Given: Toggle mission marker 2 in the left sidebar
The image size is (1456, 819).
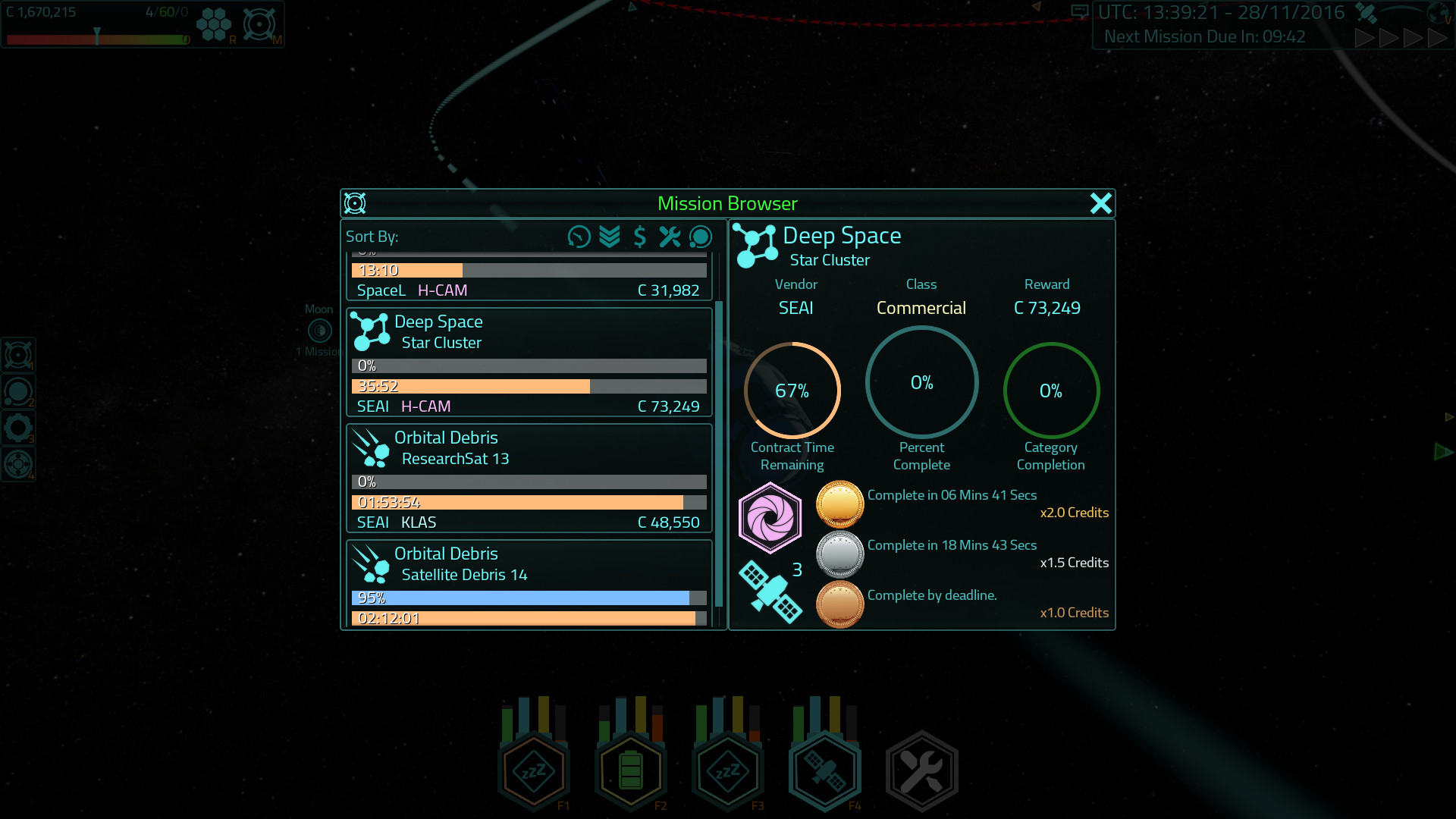Looking at the screenshot, I should click(19, 391).
